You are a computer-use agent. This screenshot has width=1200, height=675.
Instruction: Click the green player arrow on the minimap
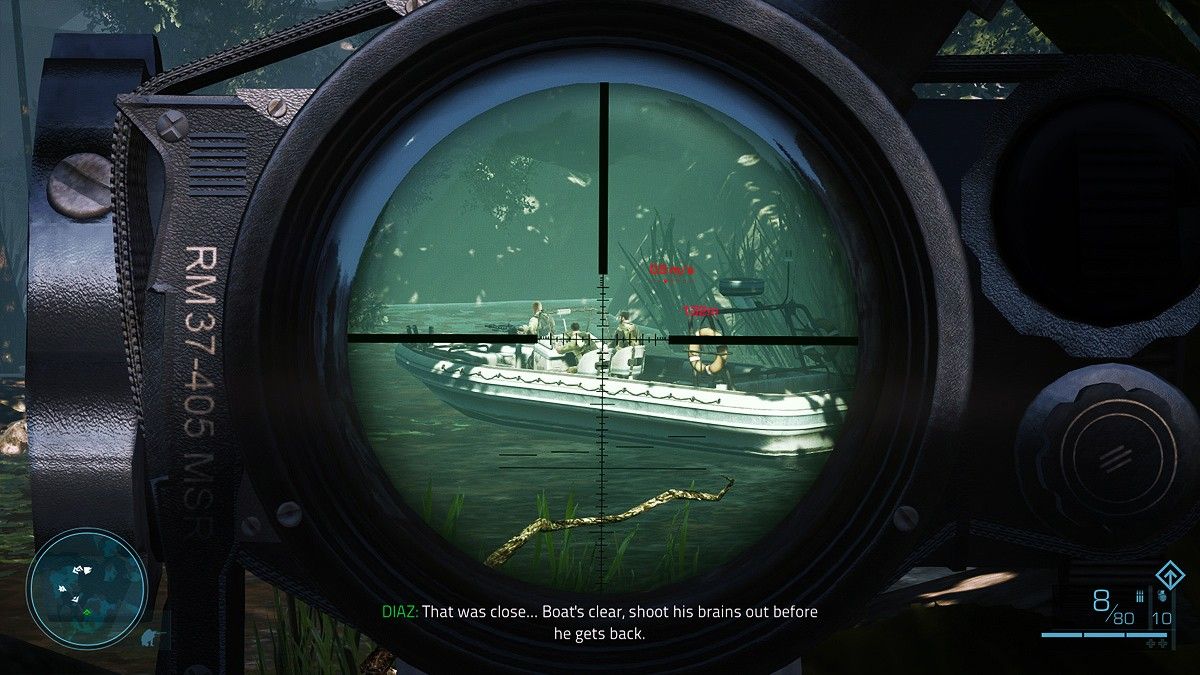[x=87, y=610]
